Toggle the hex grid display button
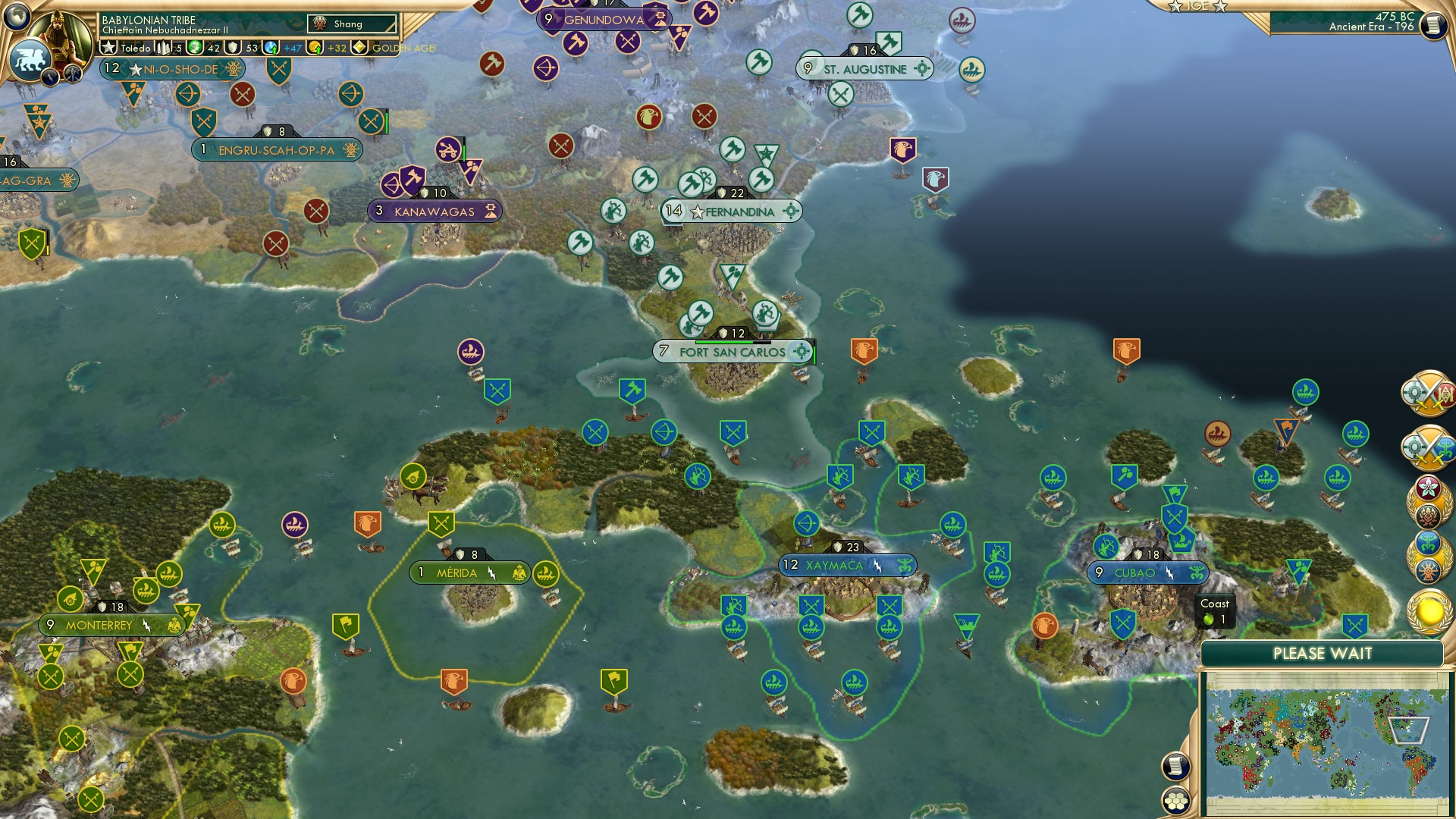Screen dimensions: 1456x819 [x=1175, y=801]
